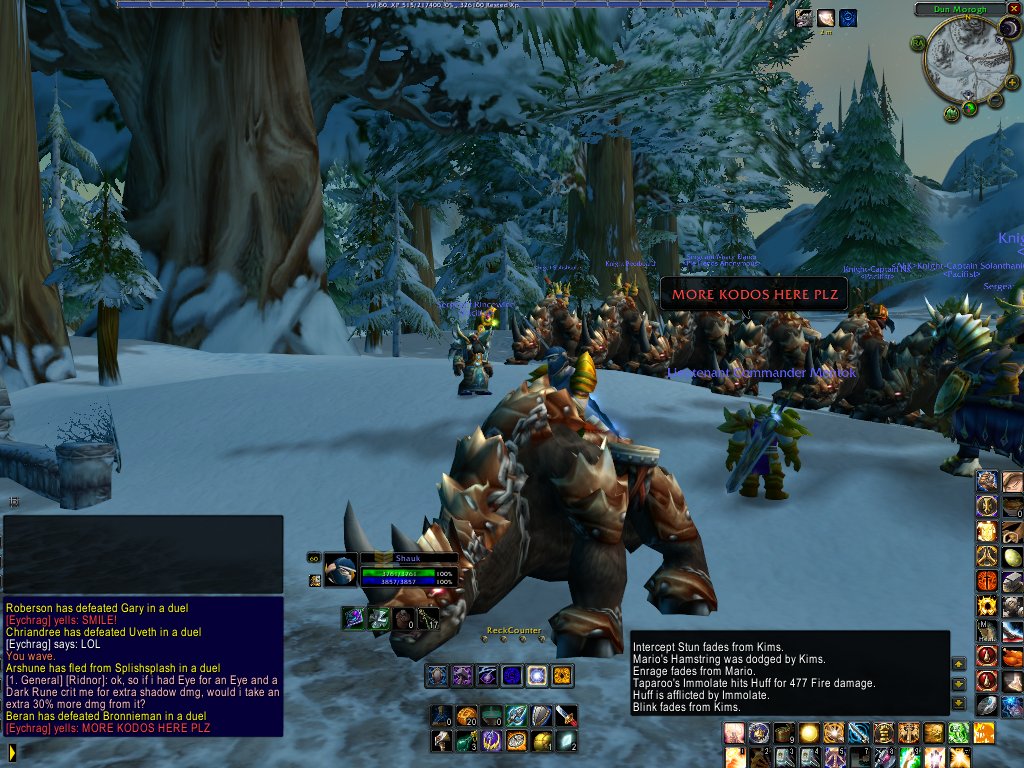Close the minimap with the red X
Viewport: 1024px width, 768px height.
click(x=1015, y=8)
